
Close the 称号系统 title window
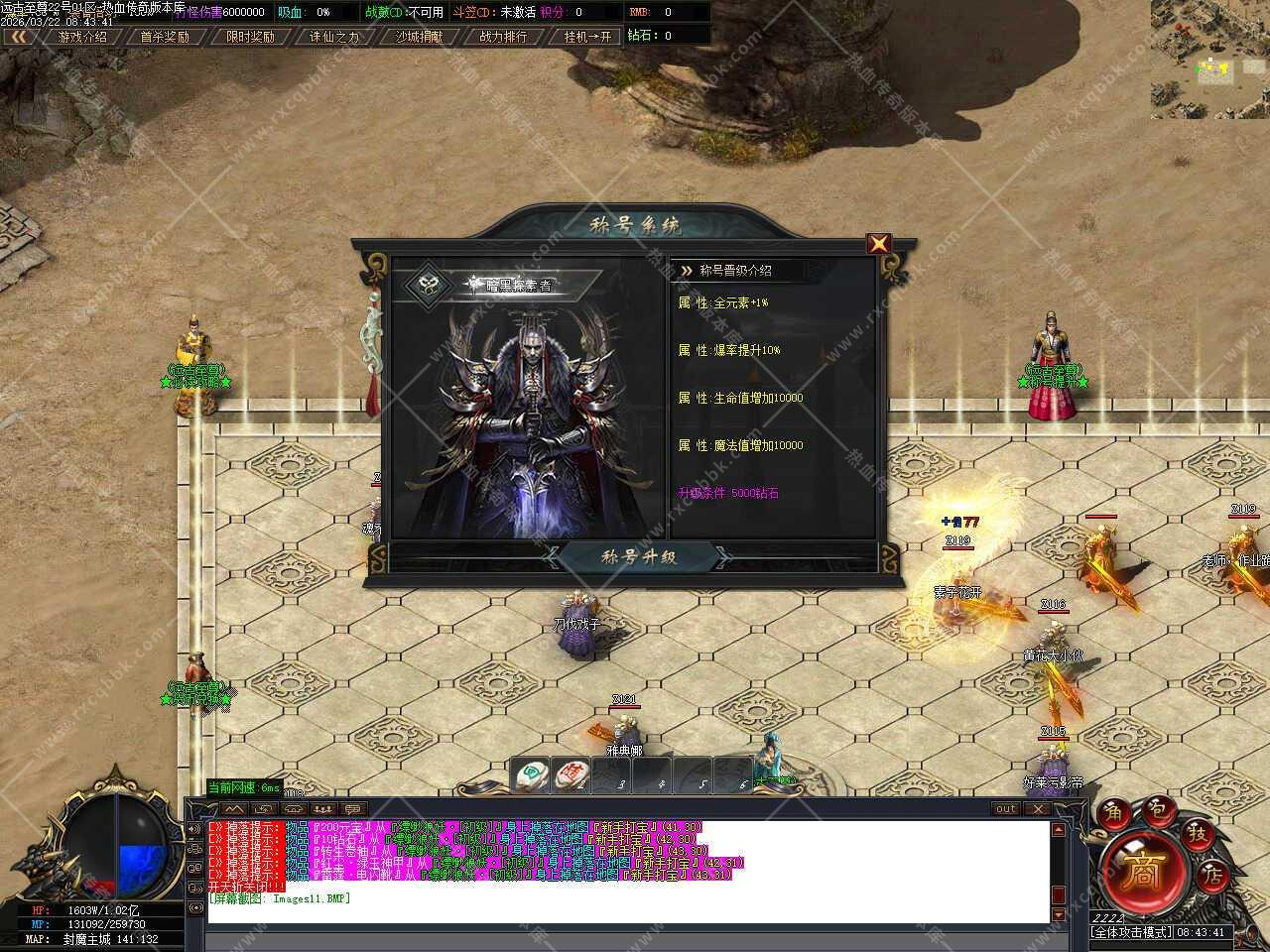pos(878,244)
